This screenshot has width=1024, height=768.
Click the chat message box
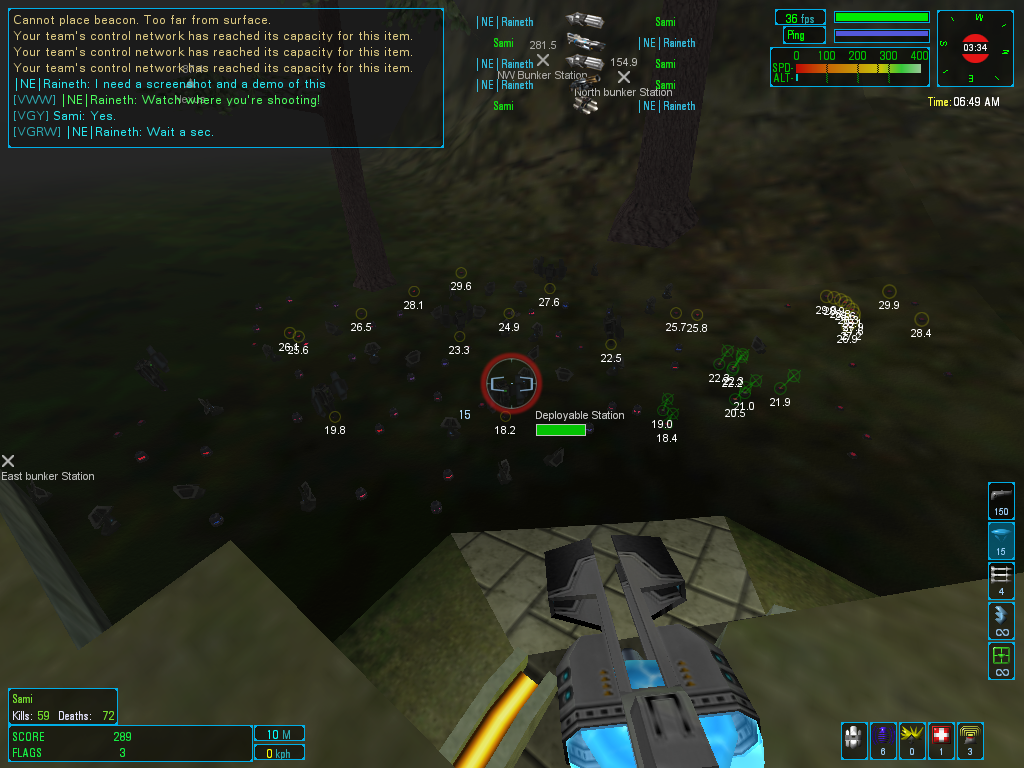pyautogui.click(x=226, y=78)
